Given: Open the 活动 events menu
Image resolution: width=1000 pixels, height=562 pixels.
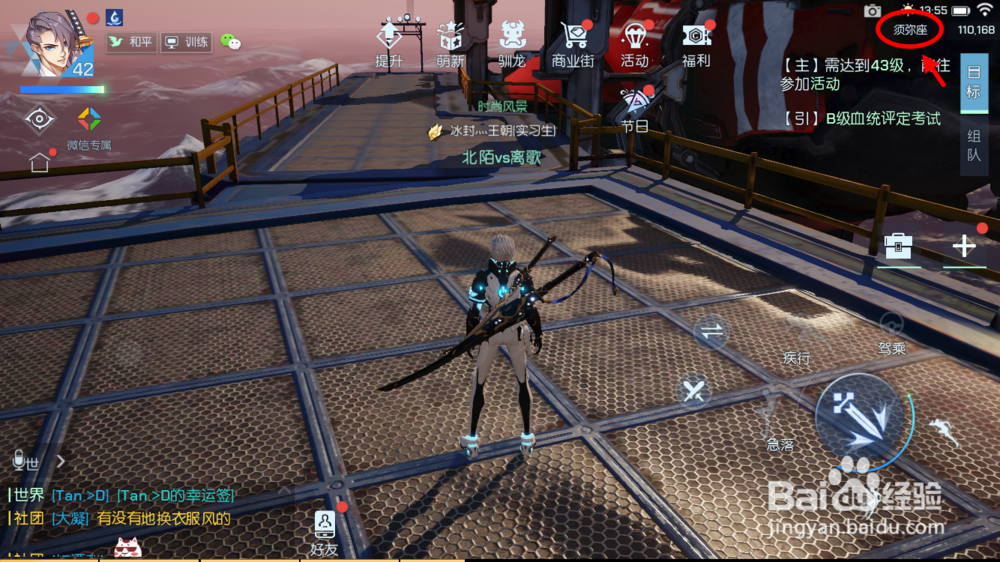Looking at the screenshot, I should 634,42.
